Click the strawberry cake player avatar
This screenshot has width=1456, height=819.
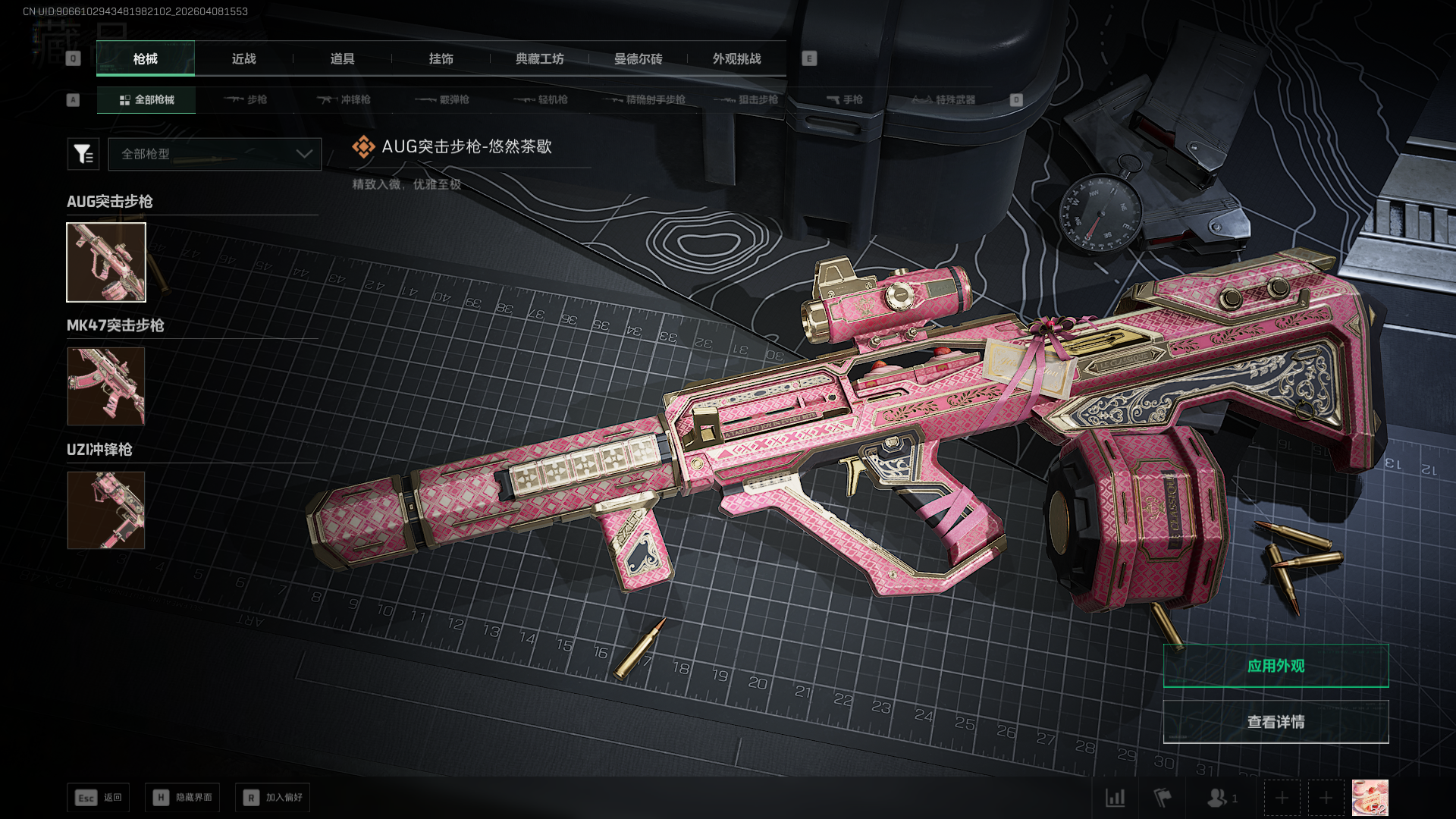1370,798
